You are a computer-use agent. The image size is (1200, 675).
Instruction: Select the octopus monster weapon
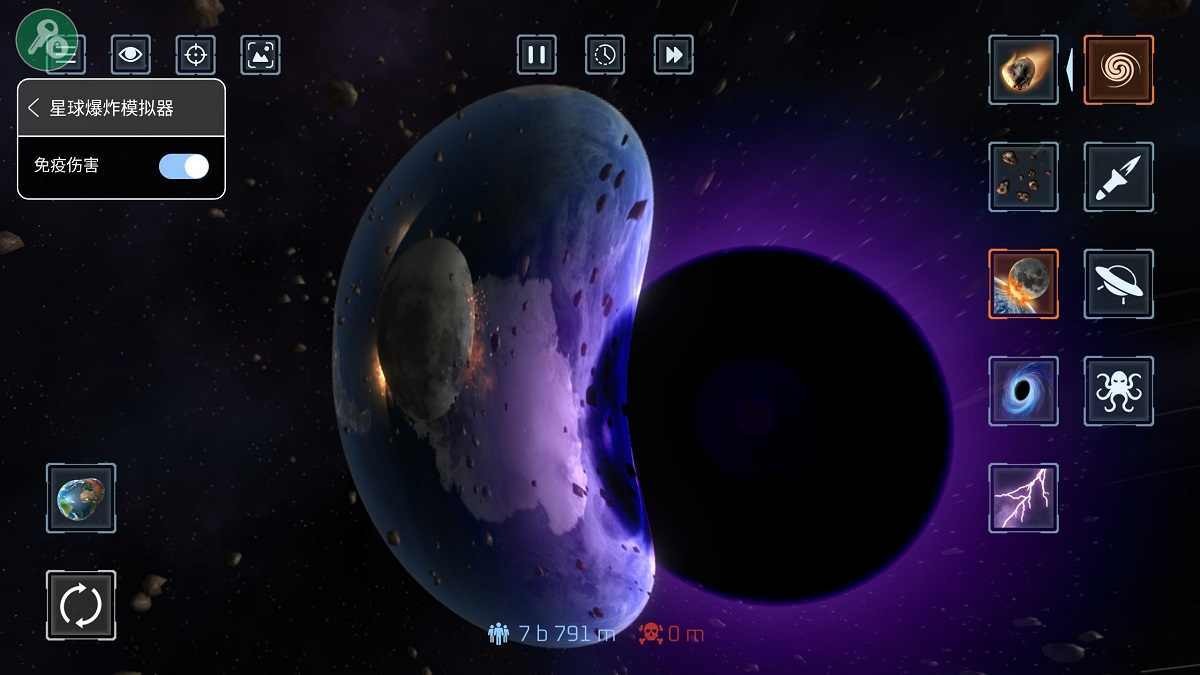1119,391
